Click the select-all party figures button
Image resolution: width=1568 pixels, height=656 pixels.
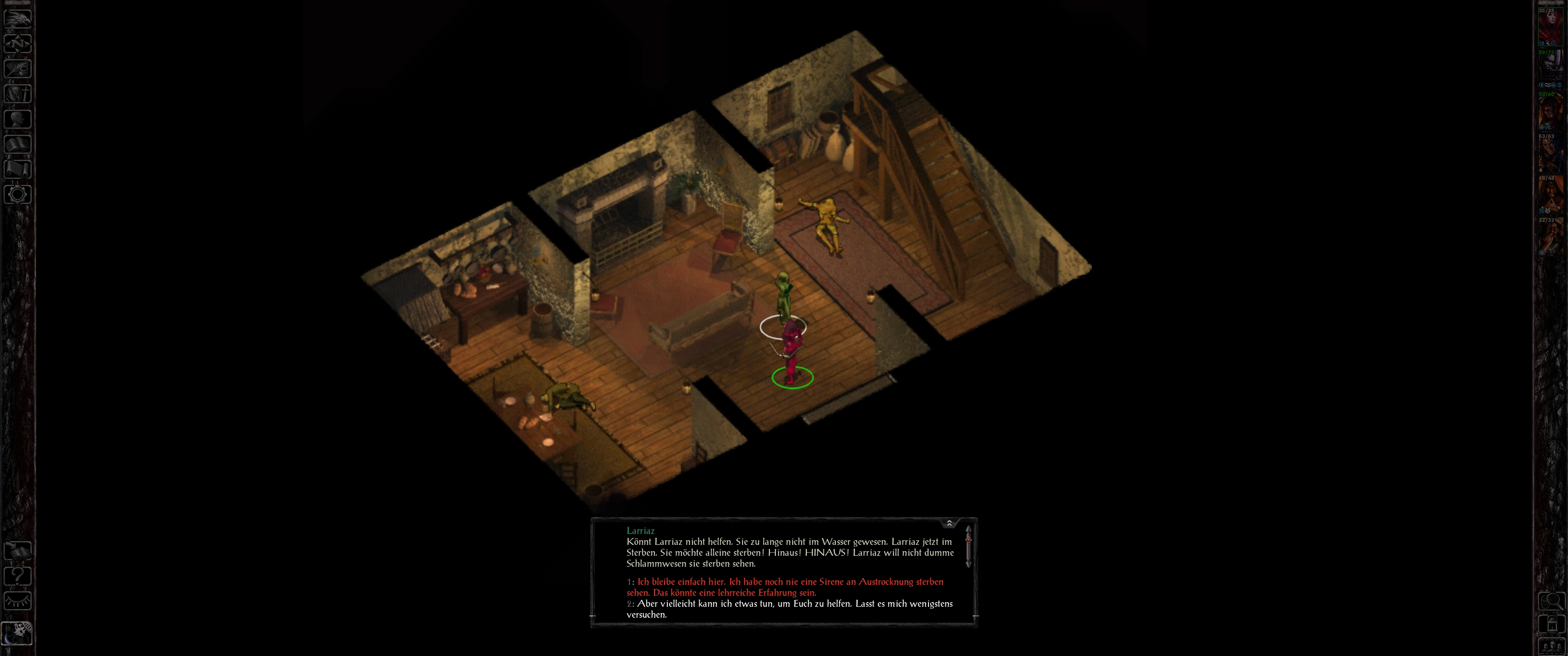click(x=1551, y=646)
